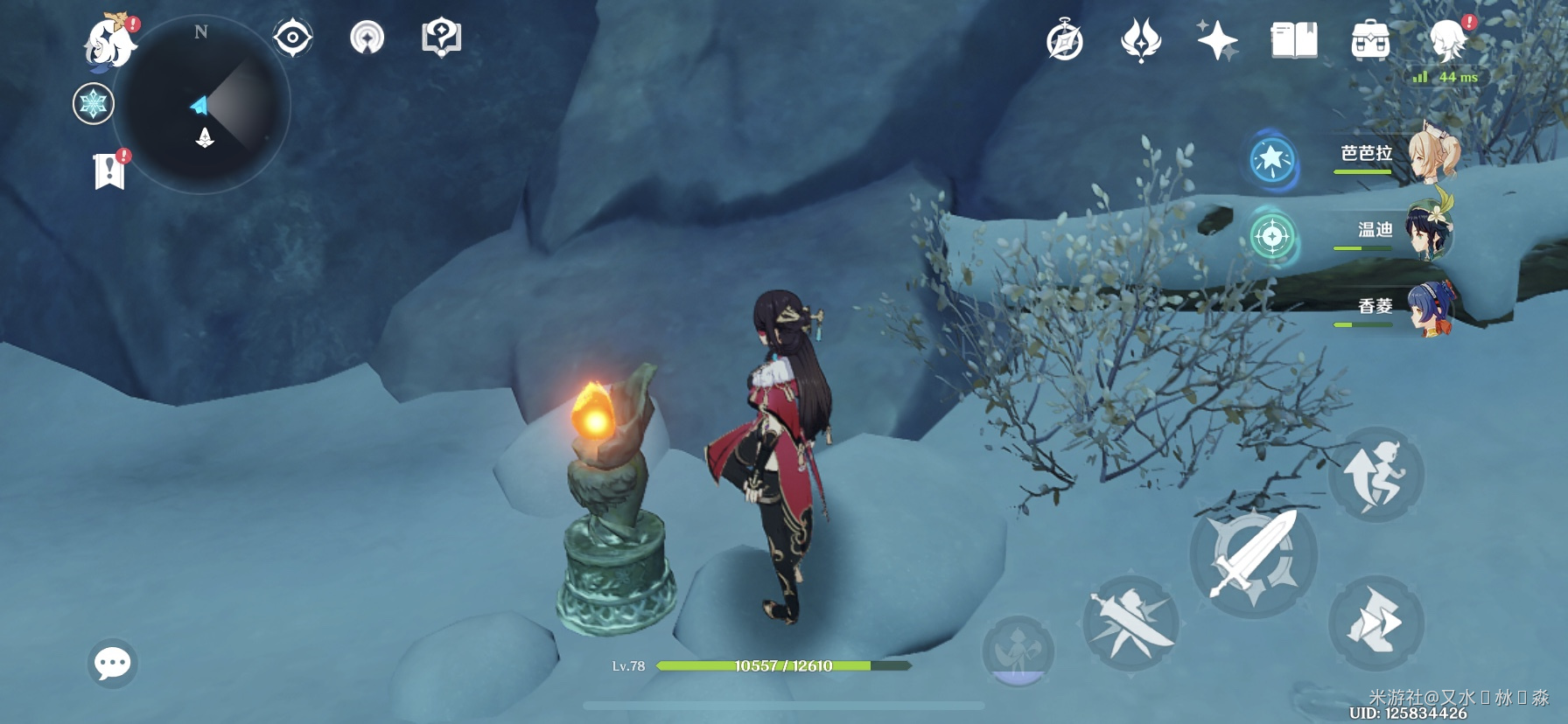The image size is (1568, 724).
Task: Open the circular minimap
Action: tap(201, 105)
